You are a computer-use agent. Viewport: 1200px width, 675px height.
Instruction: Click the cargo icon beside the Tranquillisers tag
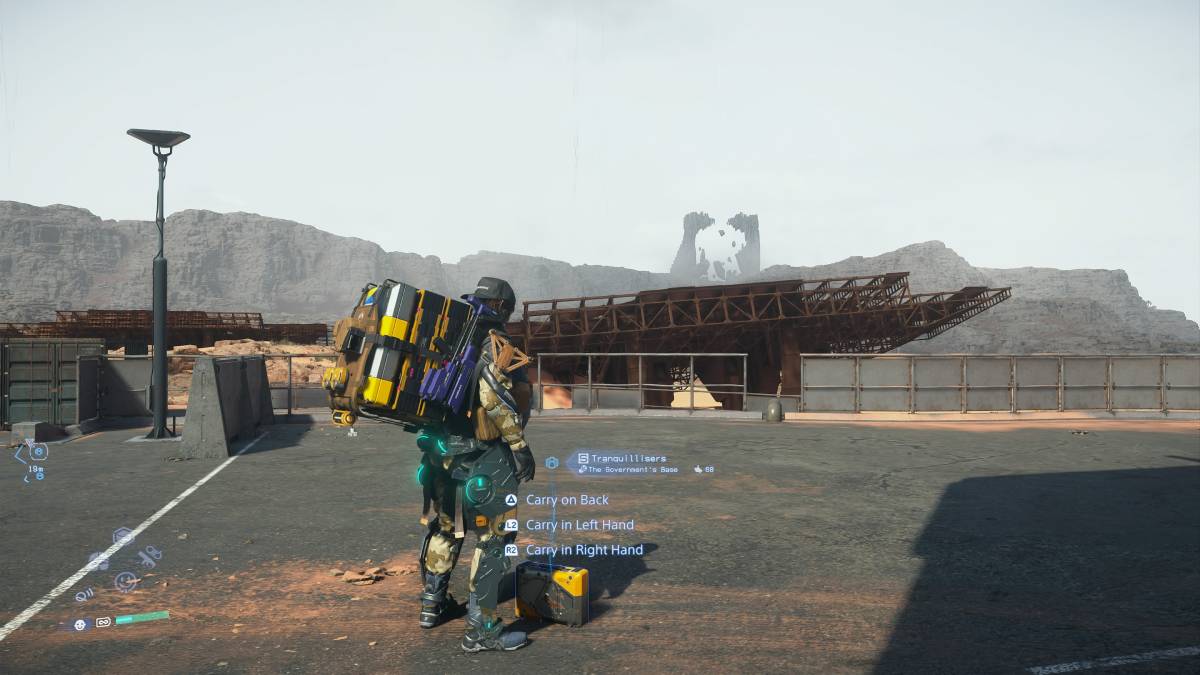[551, 463]
